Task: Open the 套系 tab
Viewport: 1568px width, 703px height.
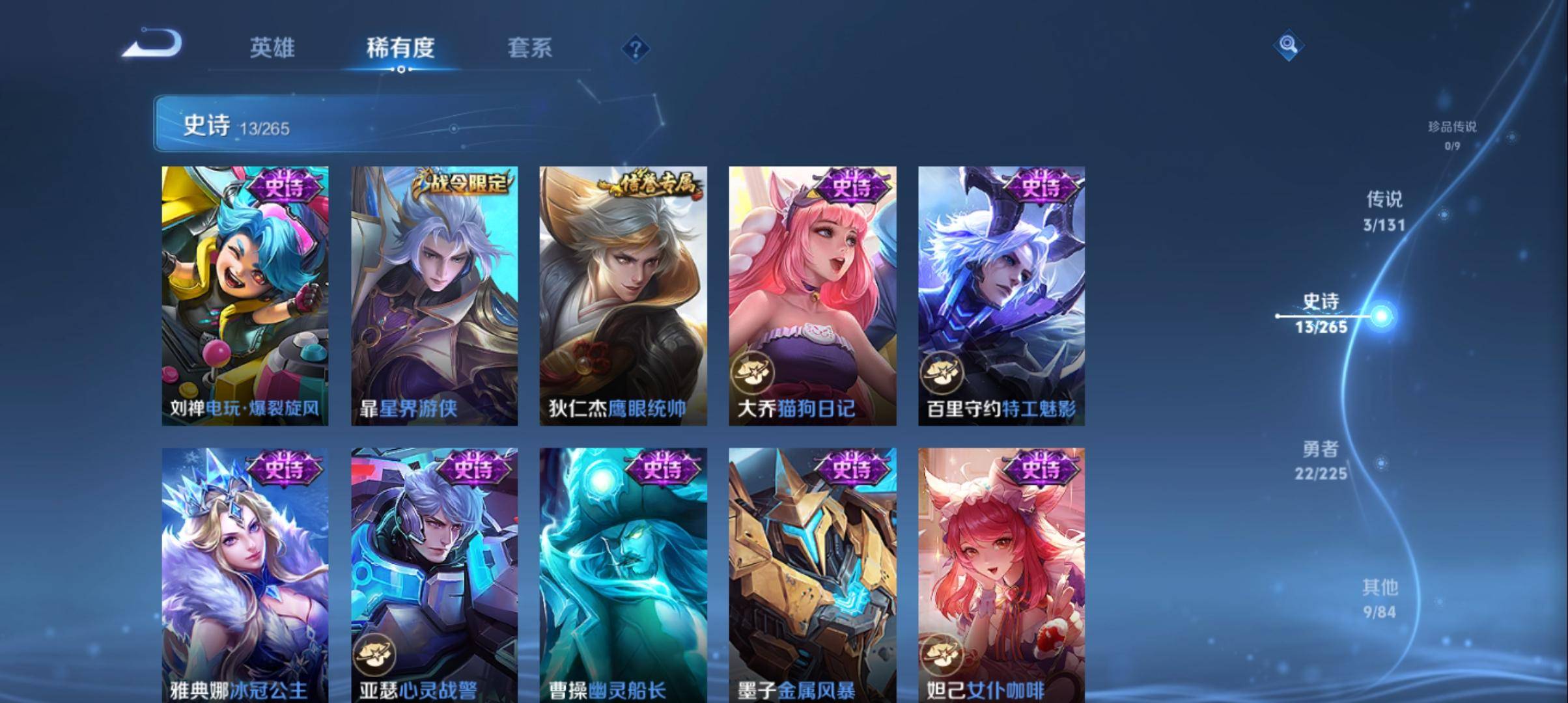Action: [529, 48]
